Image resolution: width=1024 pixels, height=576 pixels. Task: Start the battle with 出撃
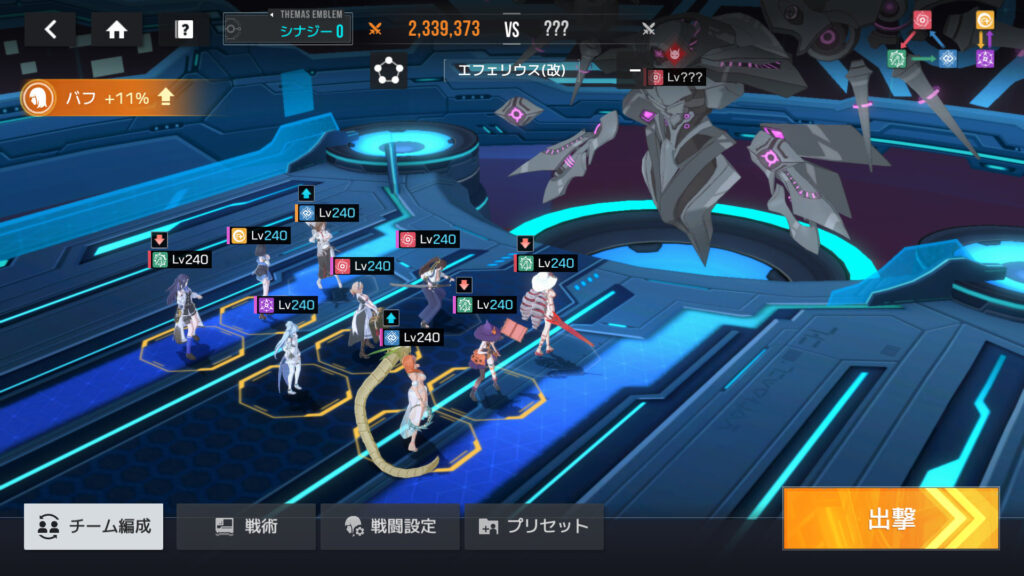(891, 518)
